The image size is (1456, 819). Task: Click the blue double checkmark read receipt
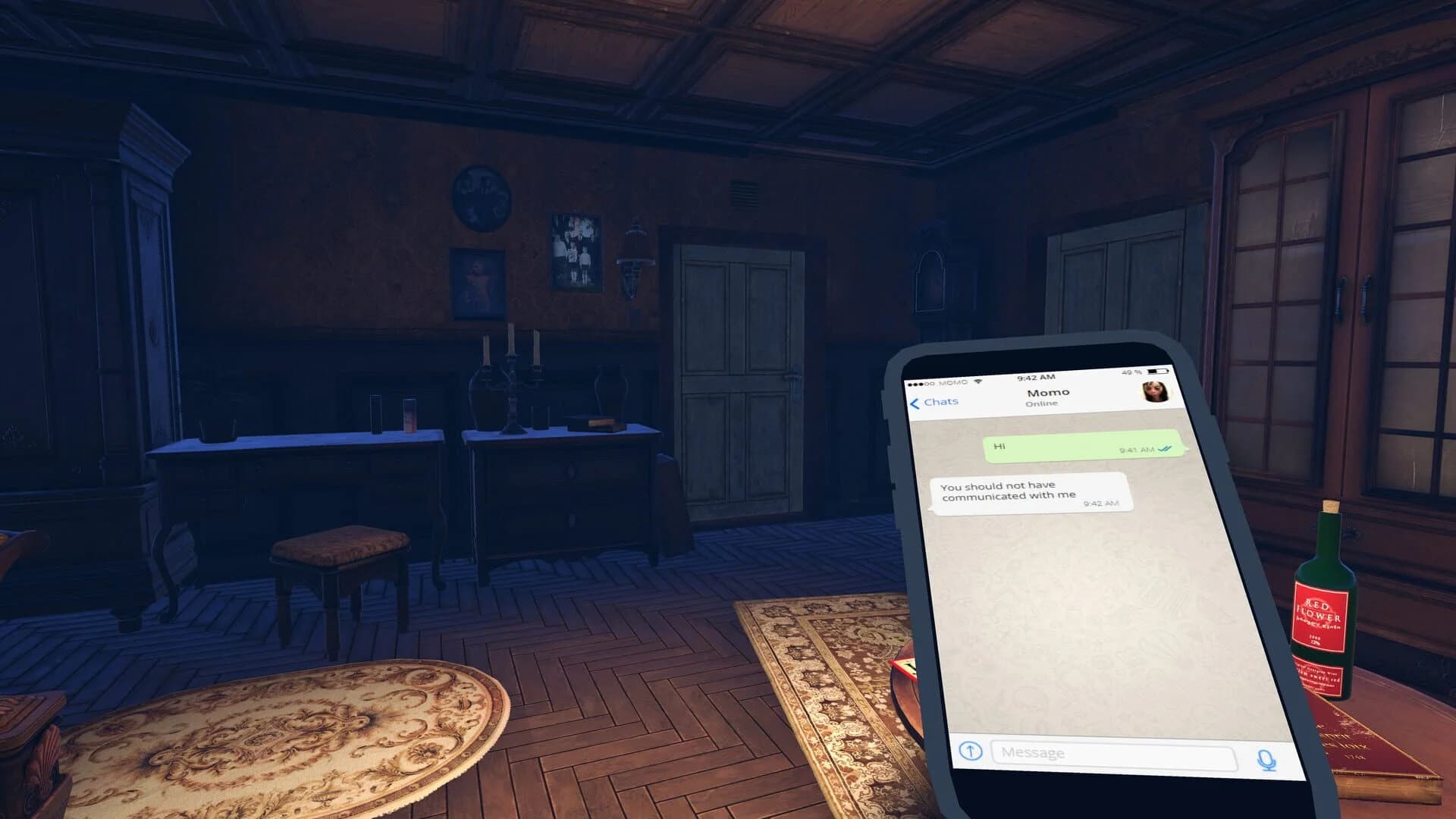coord(1166,449)
